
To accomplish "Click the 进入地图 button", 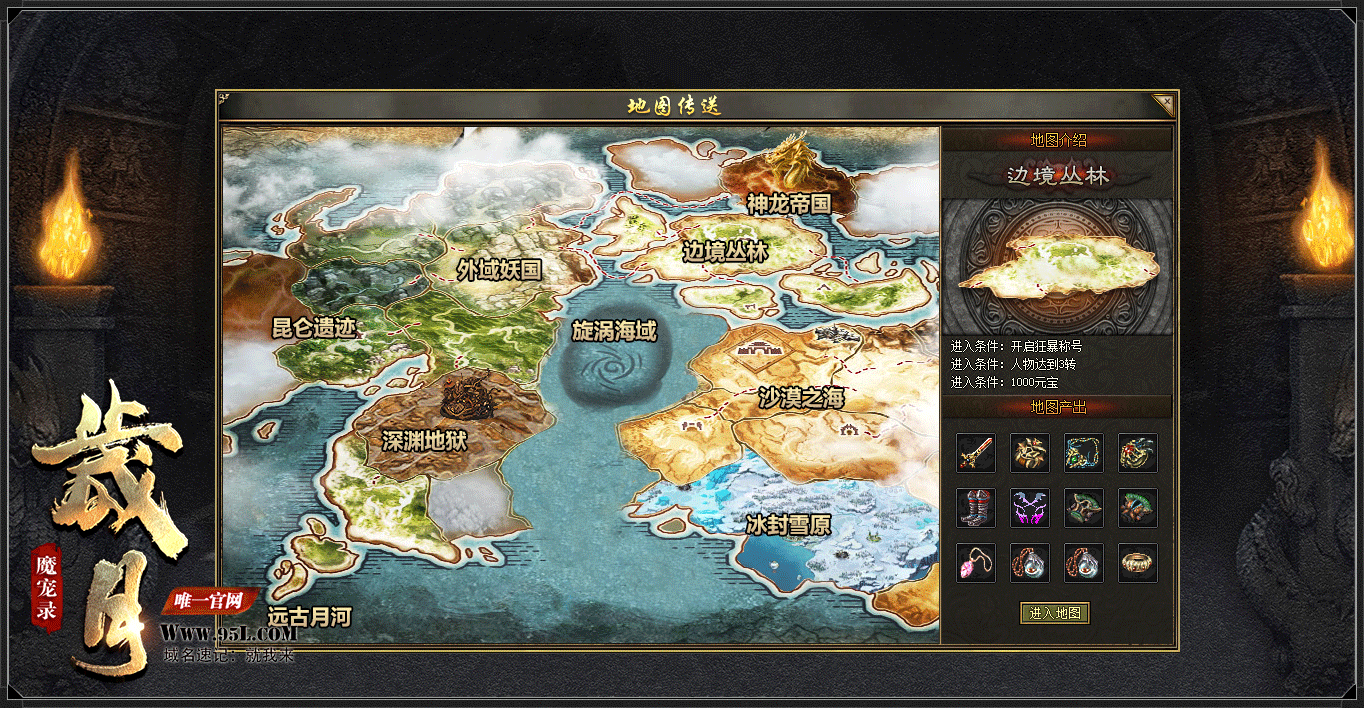I will (1055, 613).
